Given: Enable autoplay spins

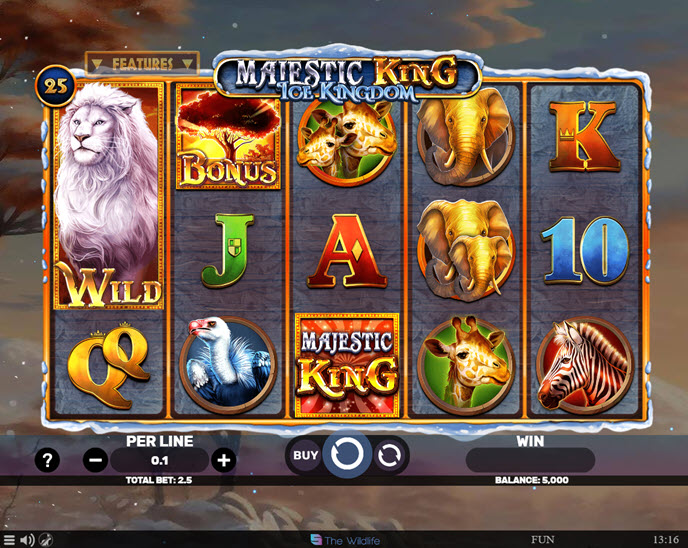Looking at the screenshot, I should [x=389, y=456].
